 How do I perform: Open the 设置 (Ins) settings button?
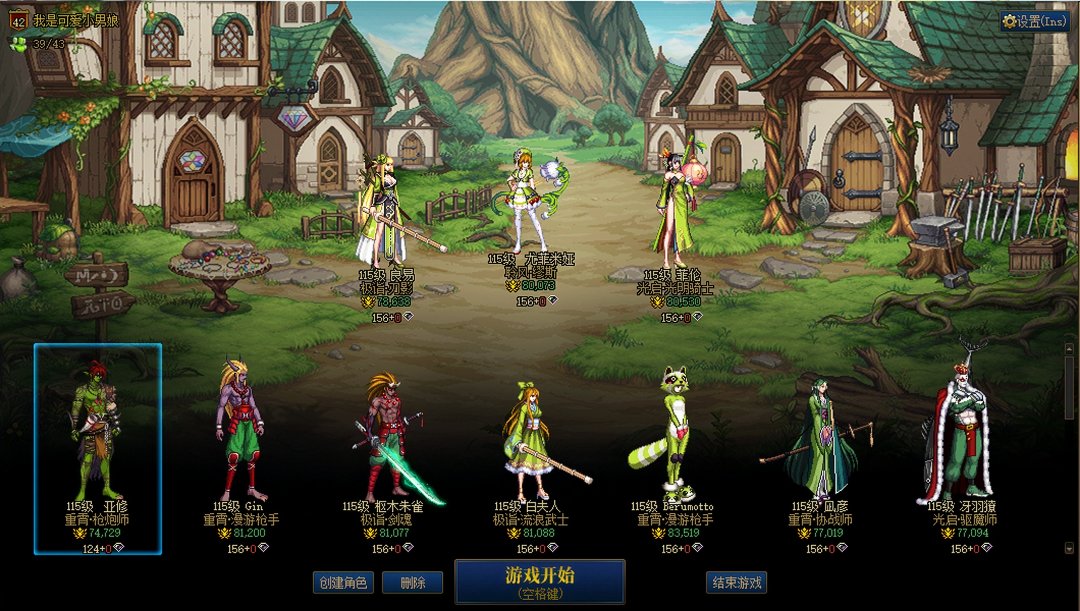[x=1035, y=21]
